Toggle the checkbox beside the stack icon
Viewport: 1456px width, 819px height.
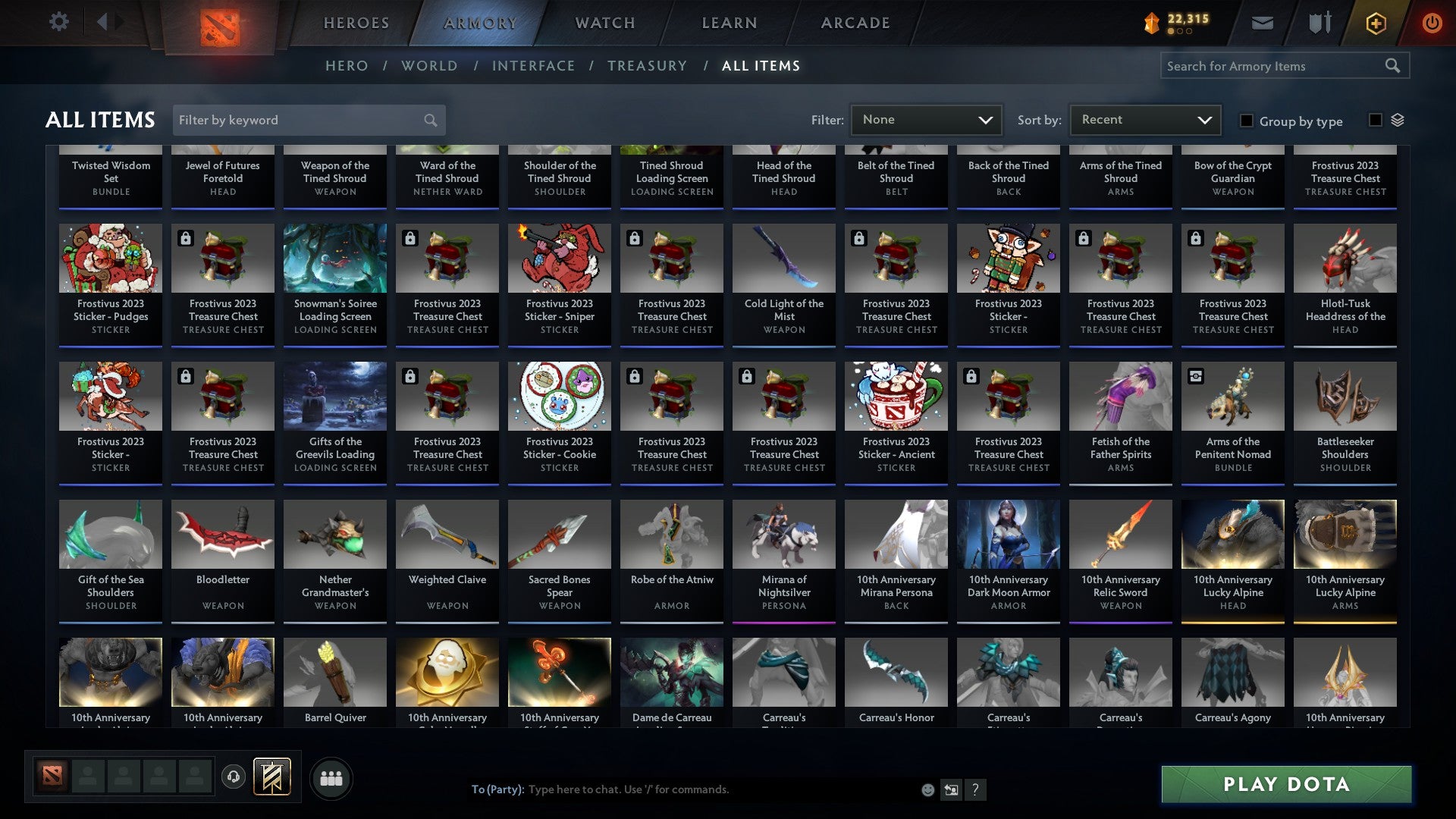point(1375,120)
